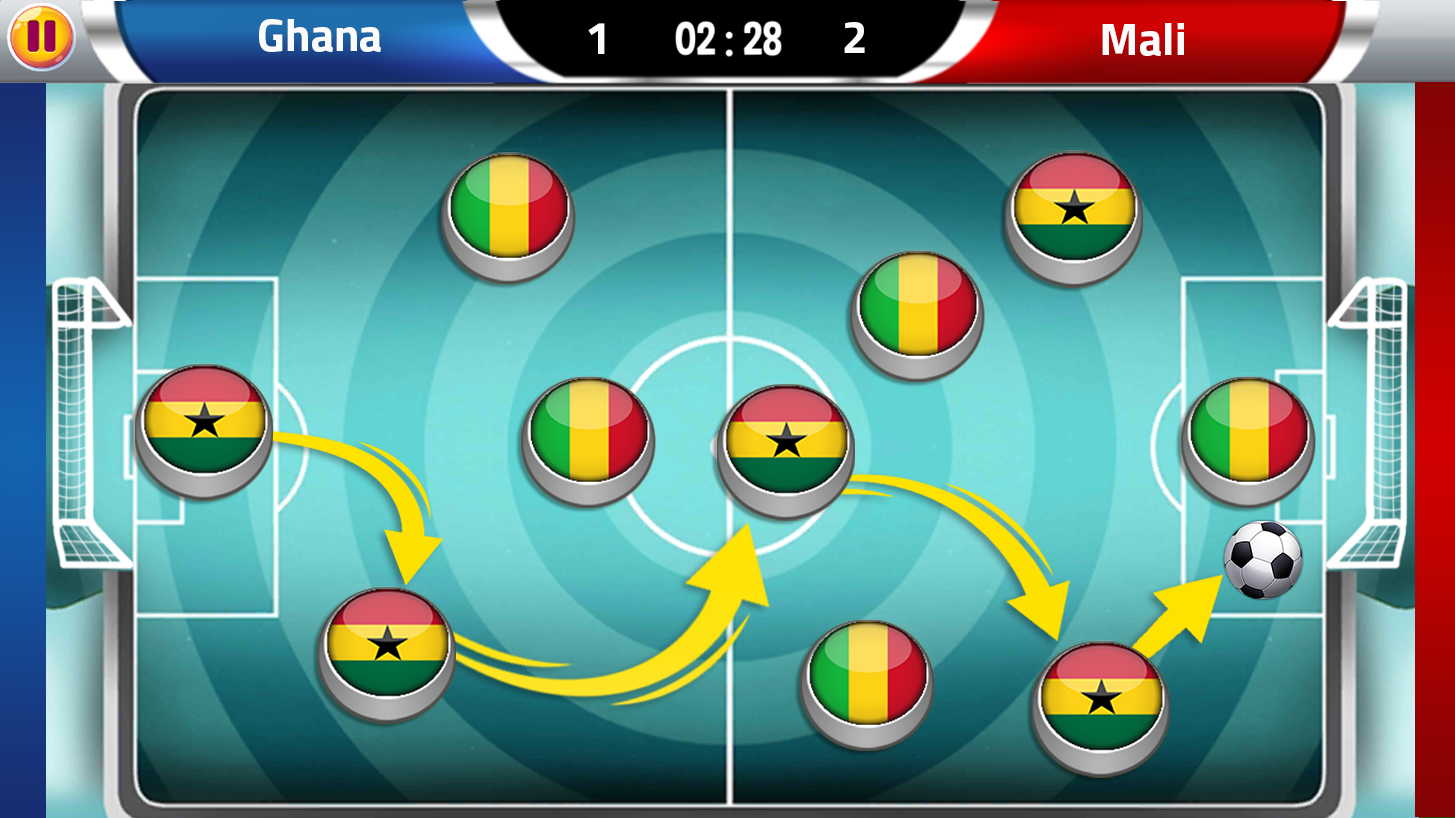Click the Ghana team name banner

318,38
